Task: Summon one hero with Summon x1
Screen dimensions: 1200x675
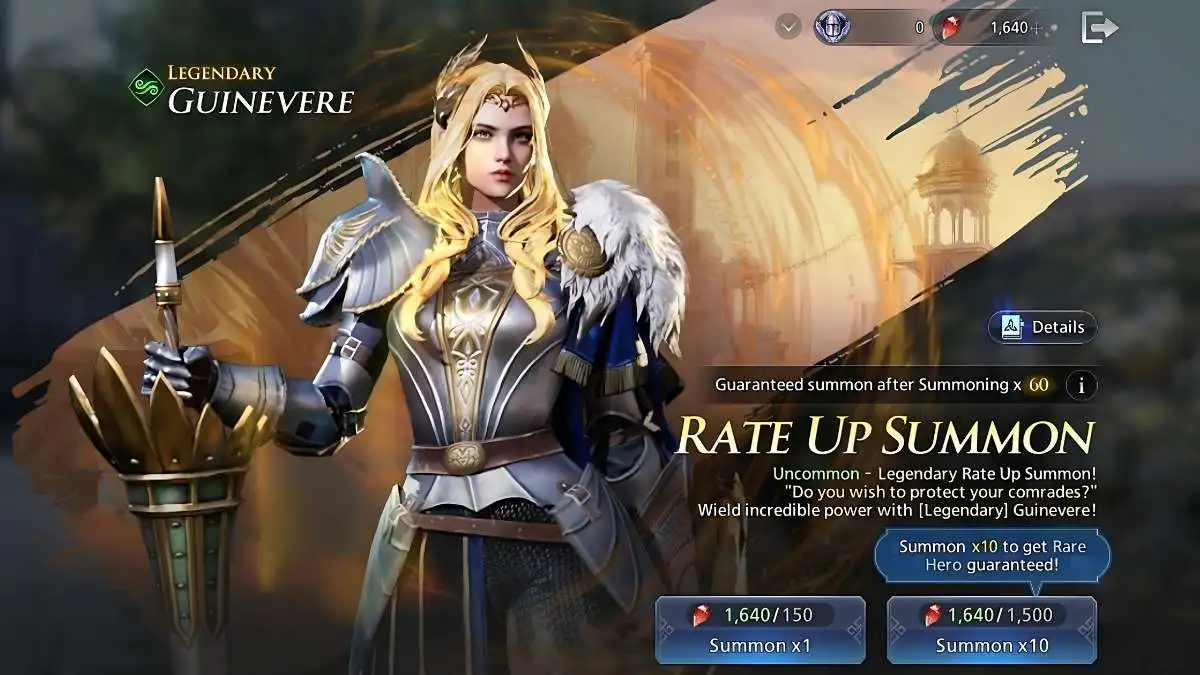Action: (x=760, y=630)
